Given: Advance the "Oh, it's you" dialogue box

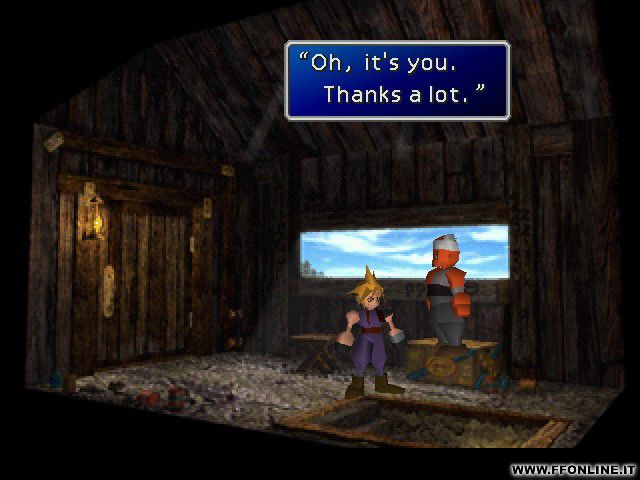Looking at the screenshot, I should point(397,80).
